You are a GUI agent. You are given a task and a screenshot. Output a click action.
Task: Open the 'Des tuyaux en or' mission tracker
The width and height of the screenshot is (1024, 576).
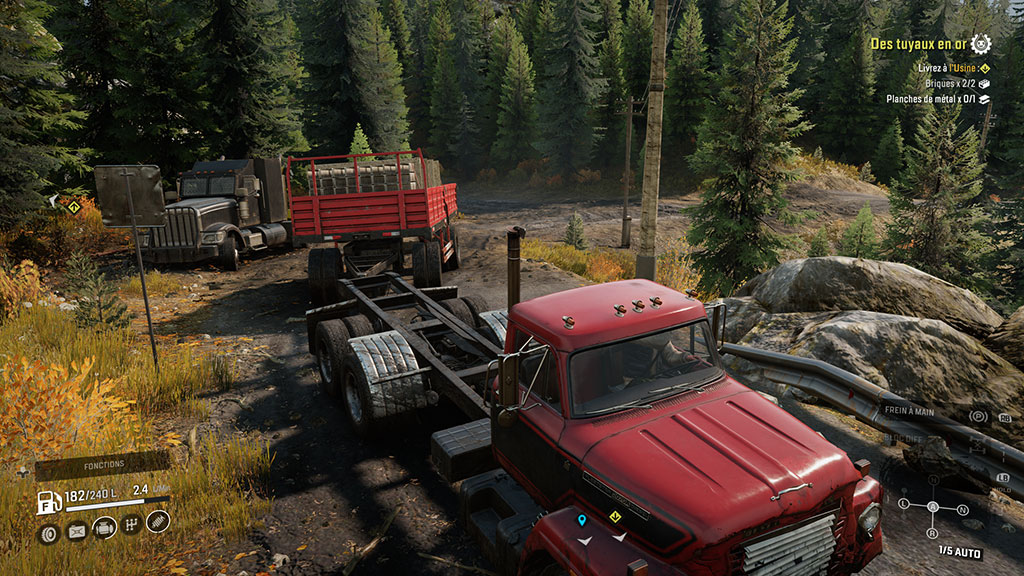[x=917, y=44]
